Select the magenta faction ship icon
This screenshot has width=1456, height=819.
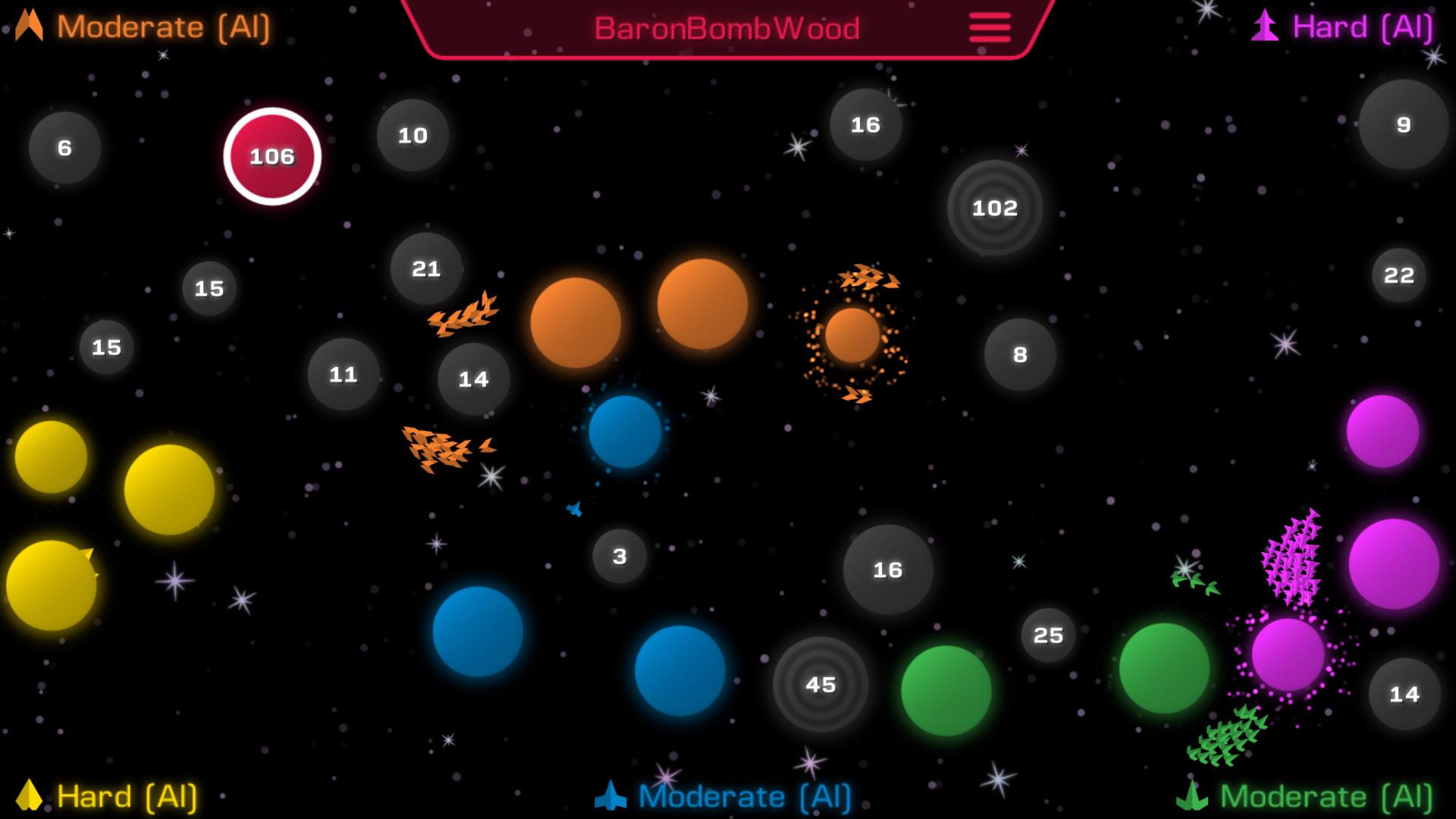(x=1264, y=25)
